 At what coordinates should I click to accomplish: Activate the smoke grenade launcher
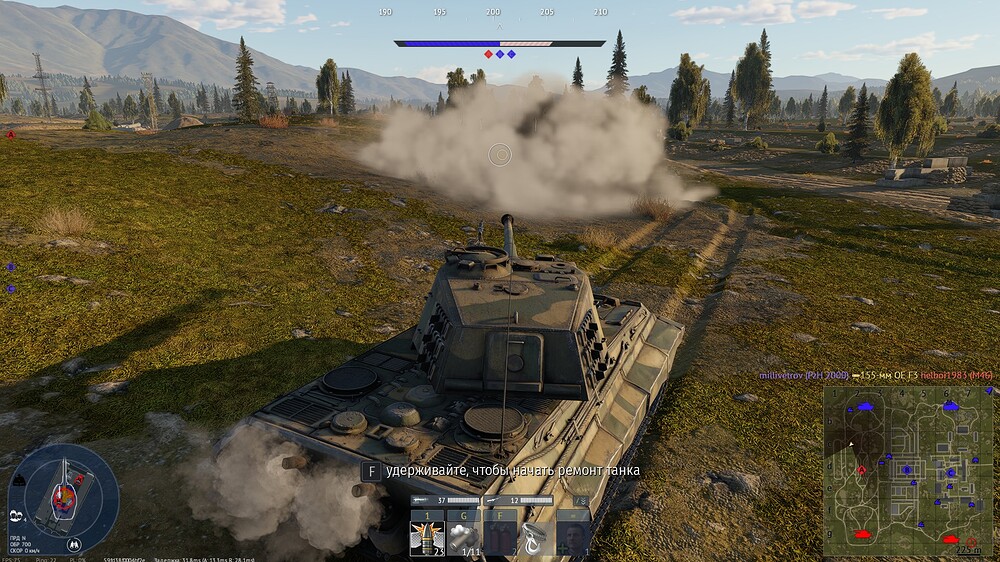(464, 538)
